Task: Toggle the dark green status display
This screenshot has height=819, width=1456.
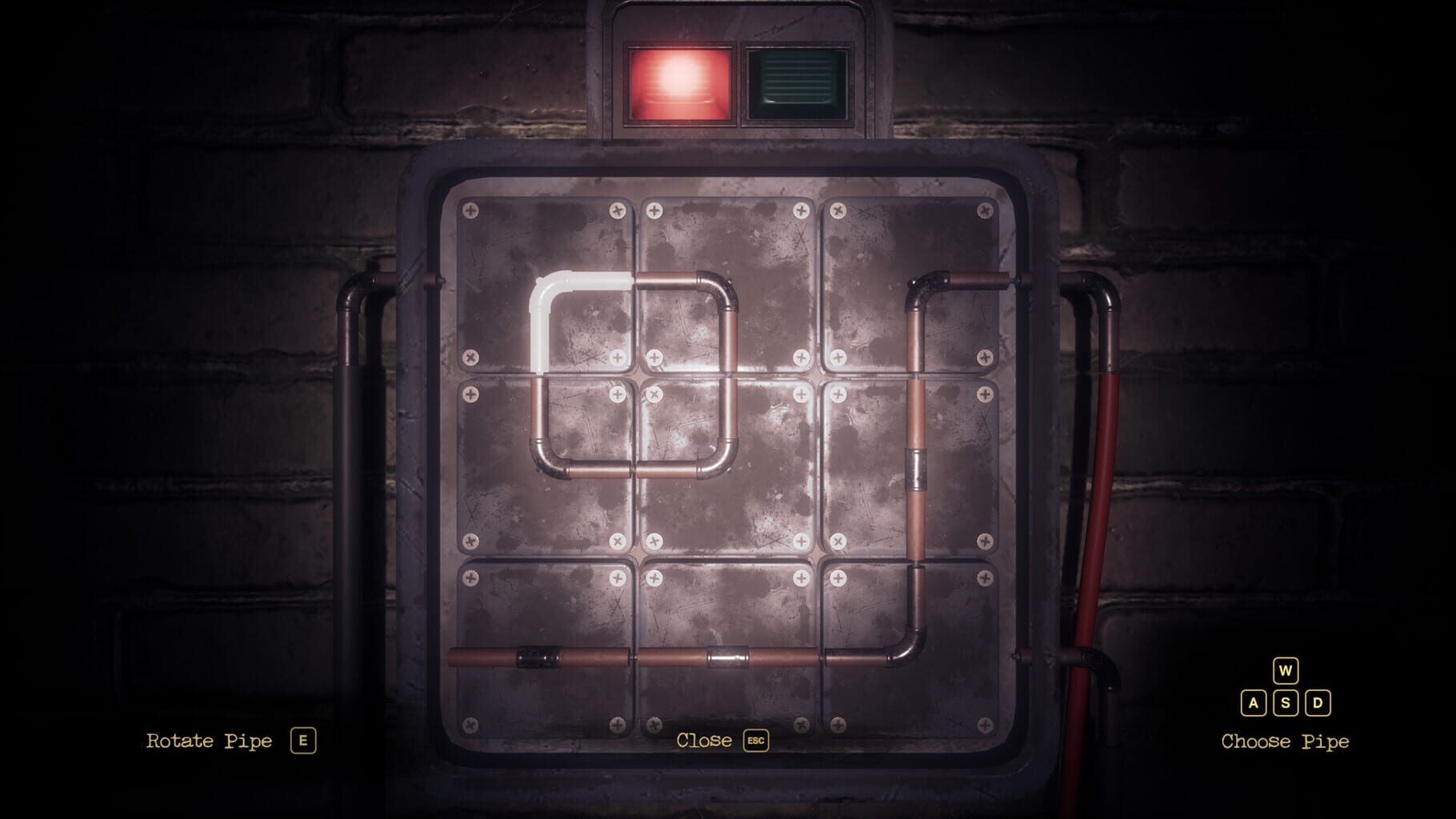Action: (796, 82)
